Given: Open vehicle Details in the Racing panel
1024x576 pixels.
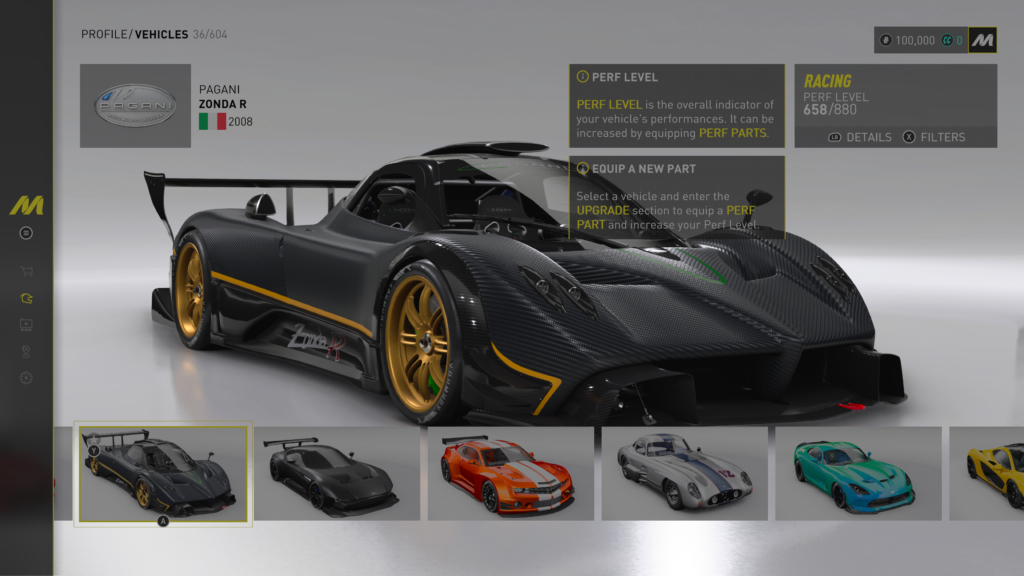Looking at the screenshot, I should pyautogui.click(x=860, y=137).
